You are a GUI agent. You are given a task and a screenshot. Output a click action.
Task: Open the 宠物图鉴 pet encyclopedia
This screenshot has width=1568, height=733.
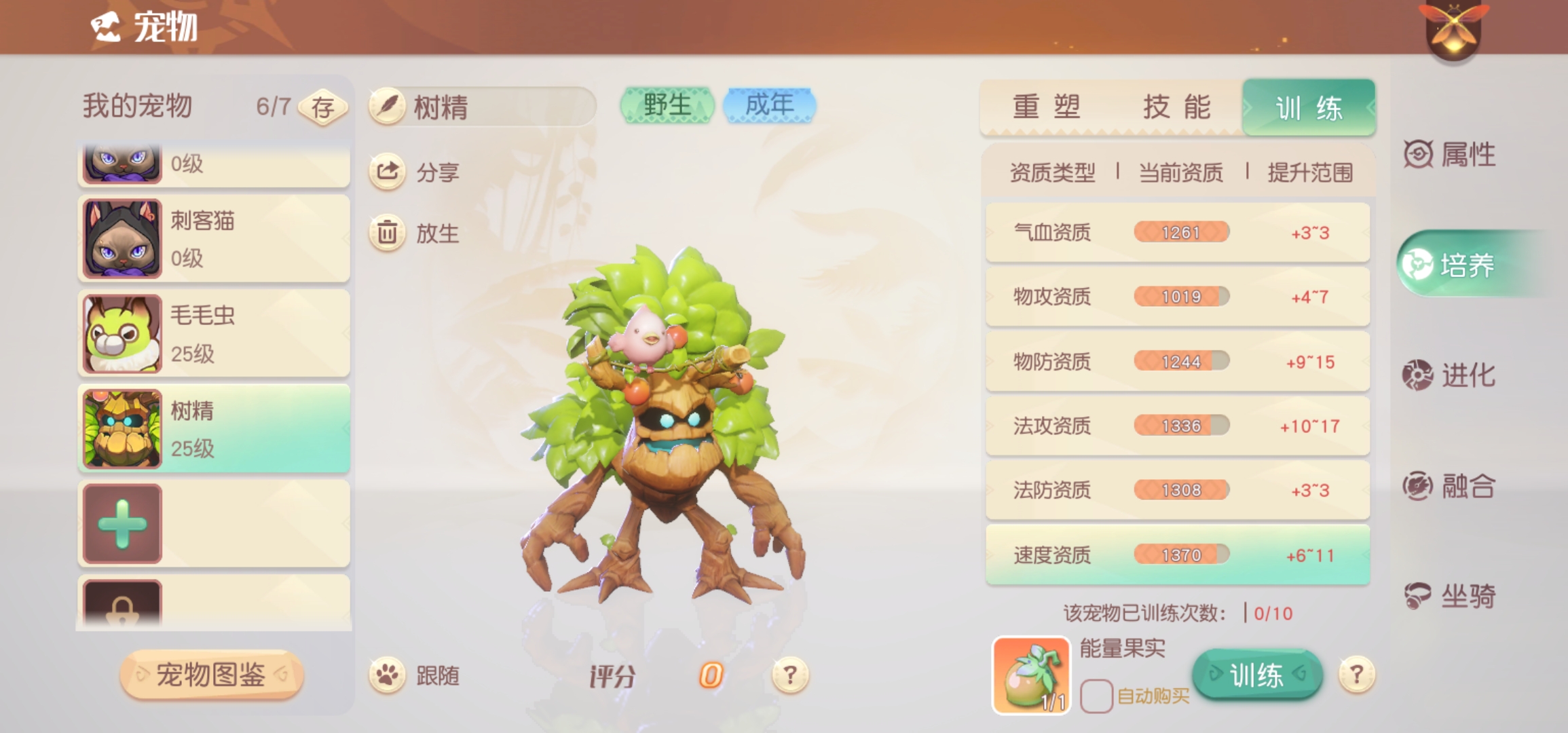pyautogui.click(x=214, y=677)
